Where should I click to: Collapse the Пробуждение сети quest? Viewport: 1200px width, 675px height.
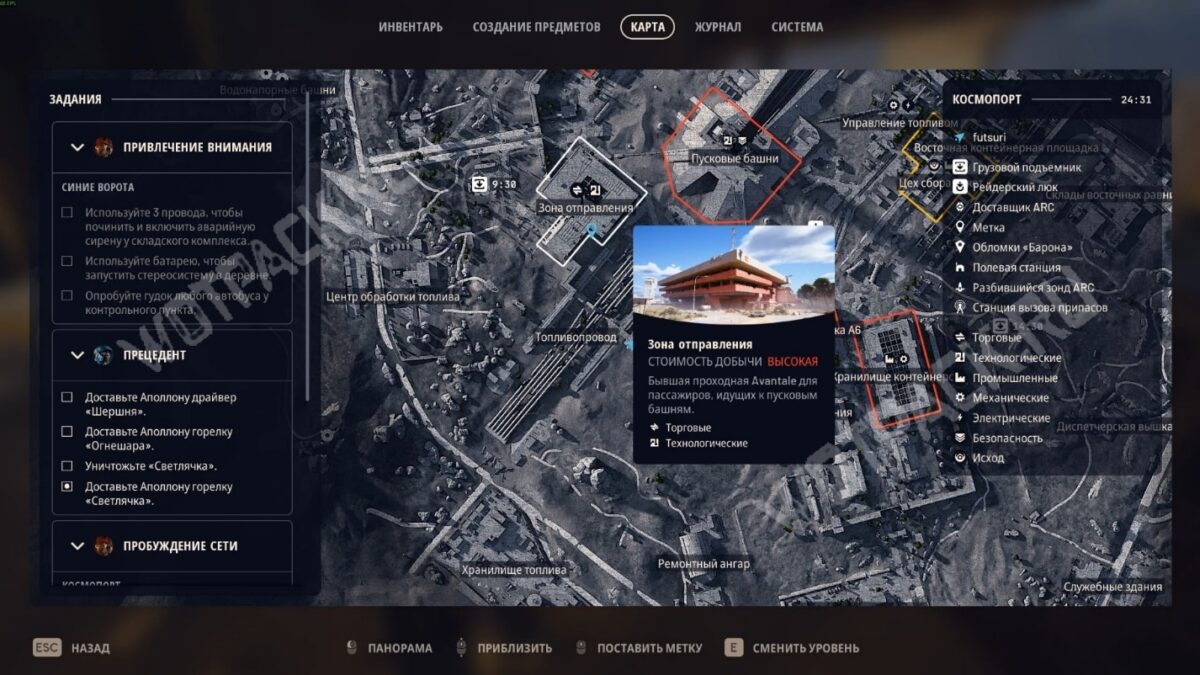coord(78,546)
